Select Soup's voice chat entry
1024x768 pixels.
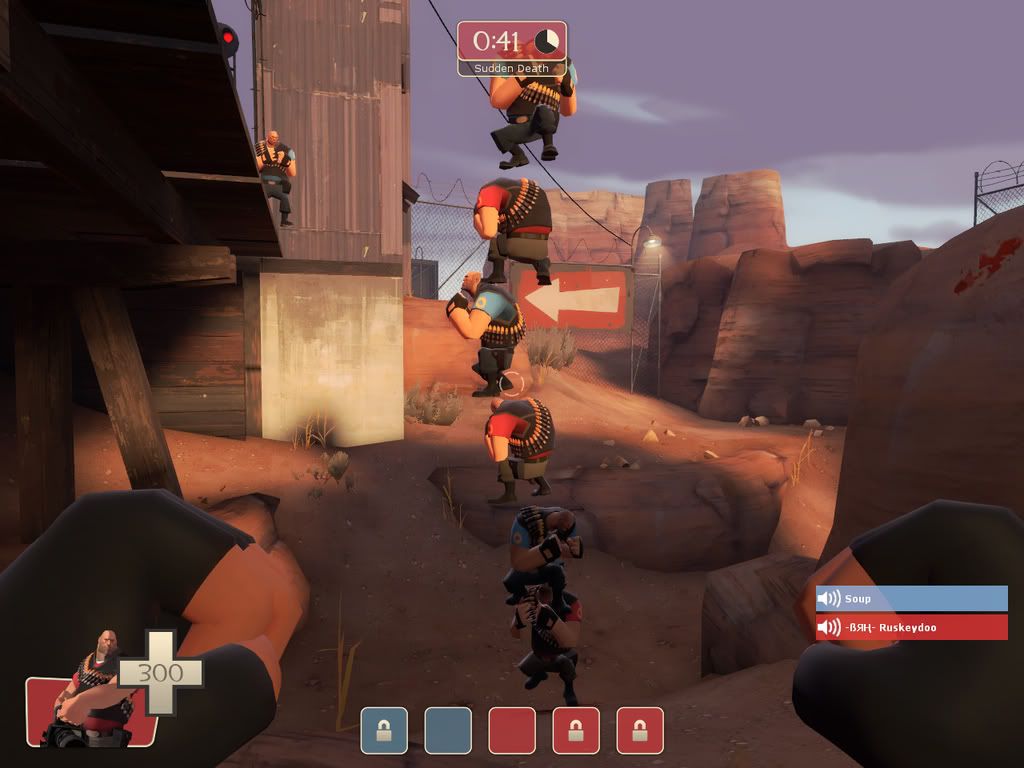click(x=911, y=599)
